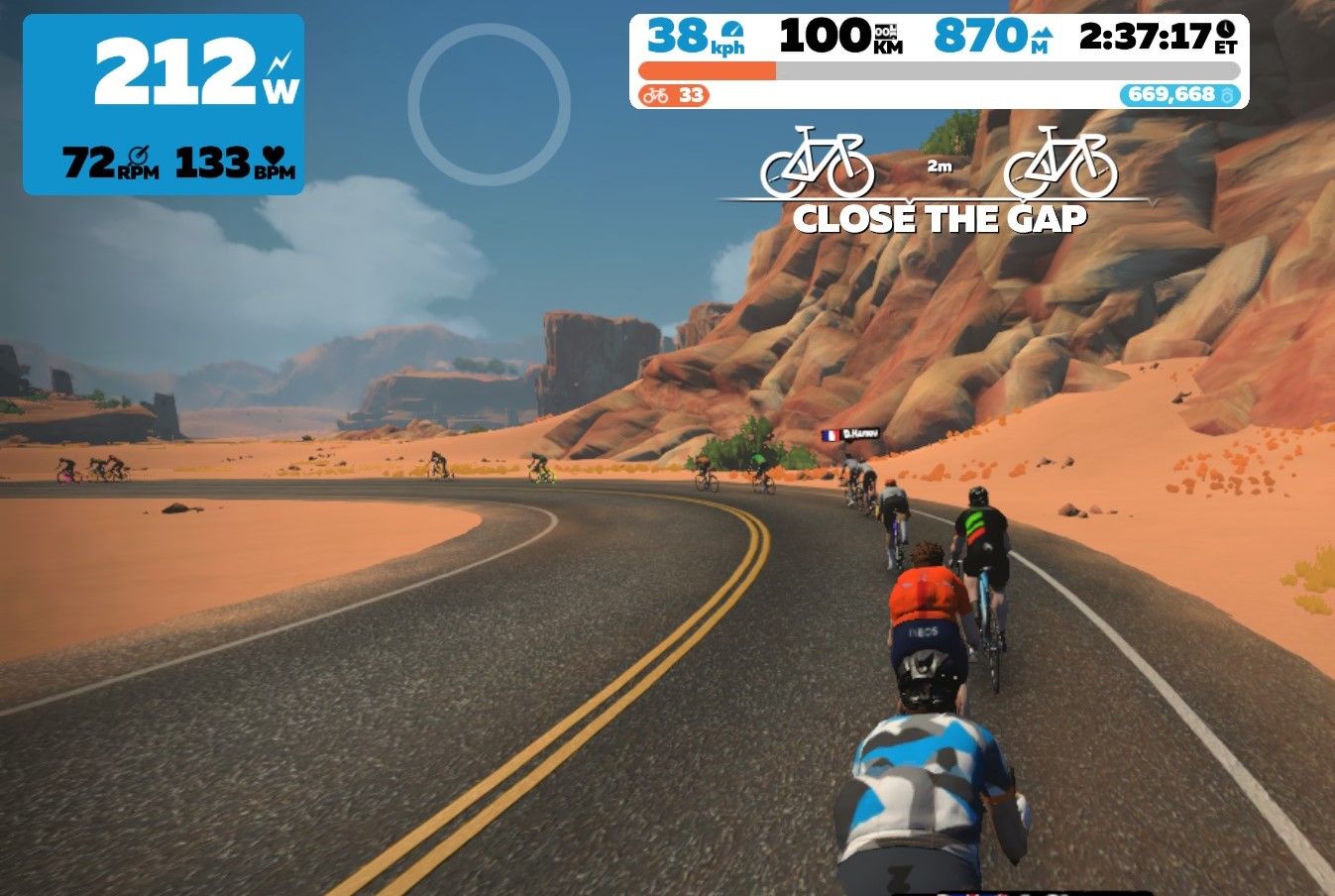Activate the empty power-up ring
The image size is (1335, 896).
489,104
